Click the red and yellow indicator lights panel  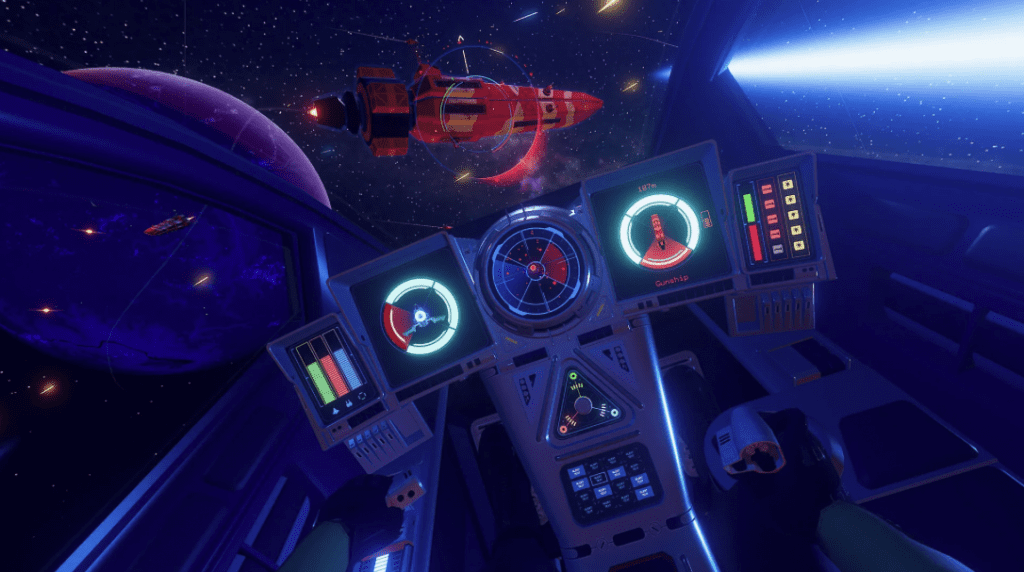pyautogui.click(x=777, y=213)
